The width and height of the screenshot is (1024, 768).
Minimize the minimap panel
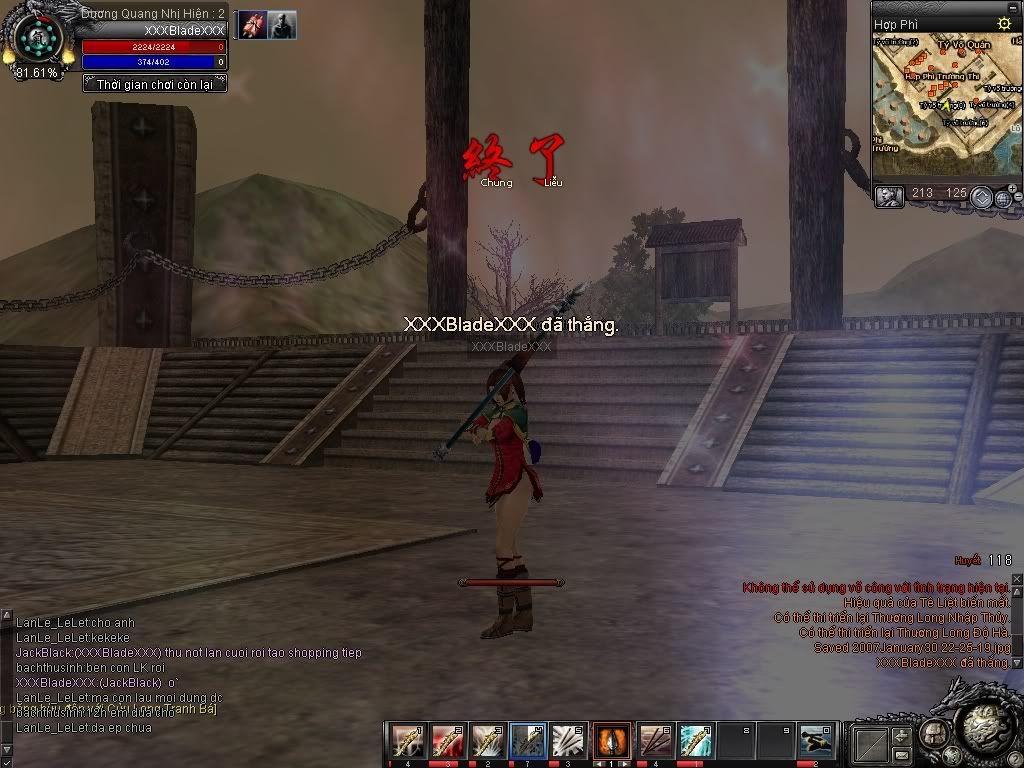tap(981, 197)
